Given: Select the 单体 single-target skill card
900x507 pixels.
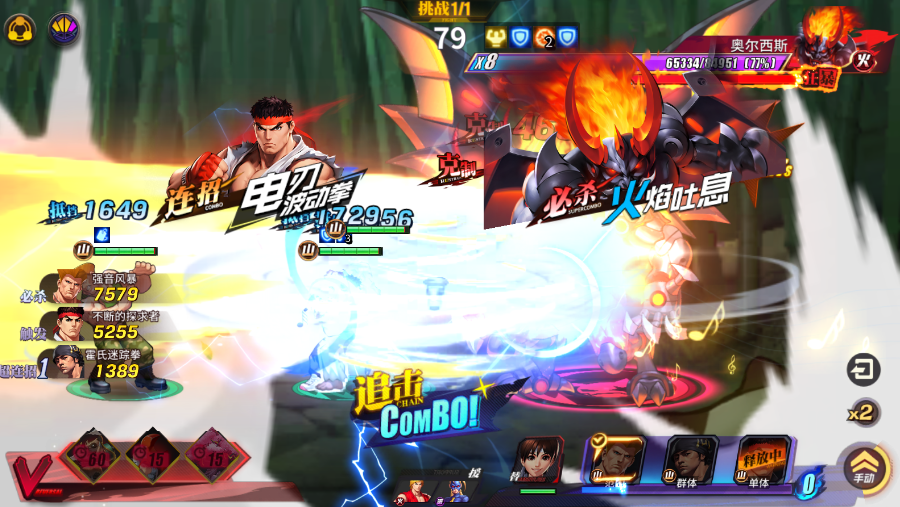Looking at the screenshot, I should pyautogui.click(x=764, y=462).
